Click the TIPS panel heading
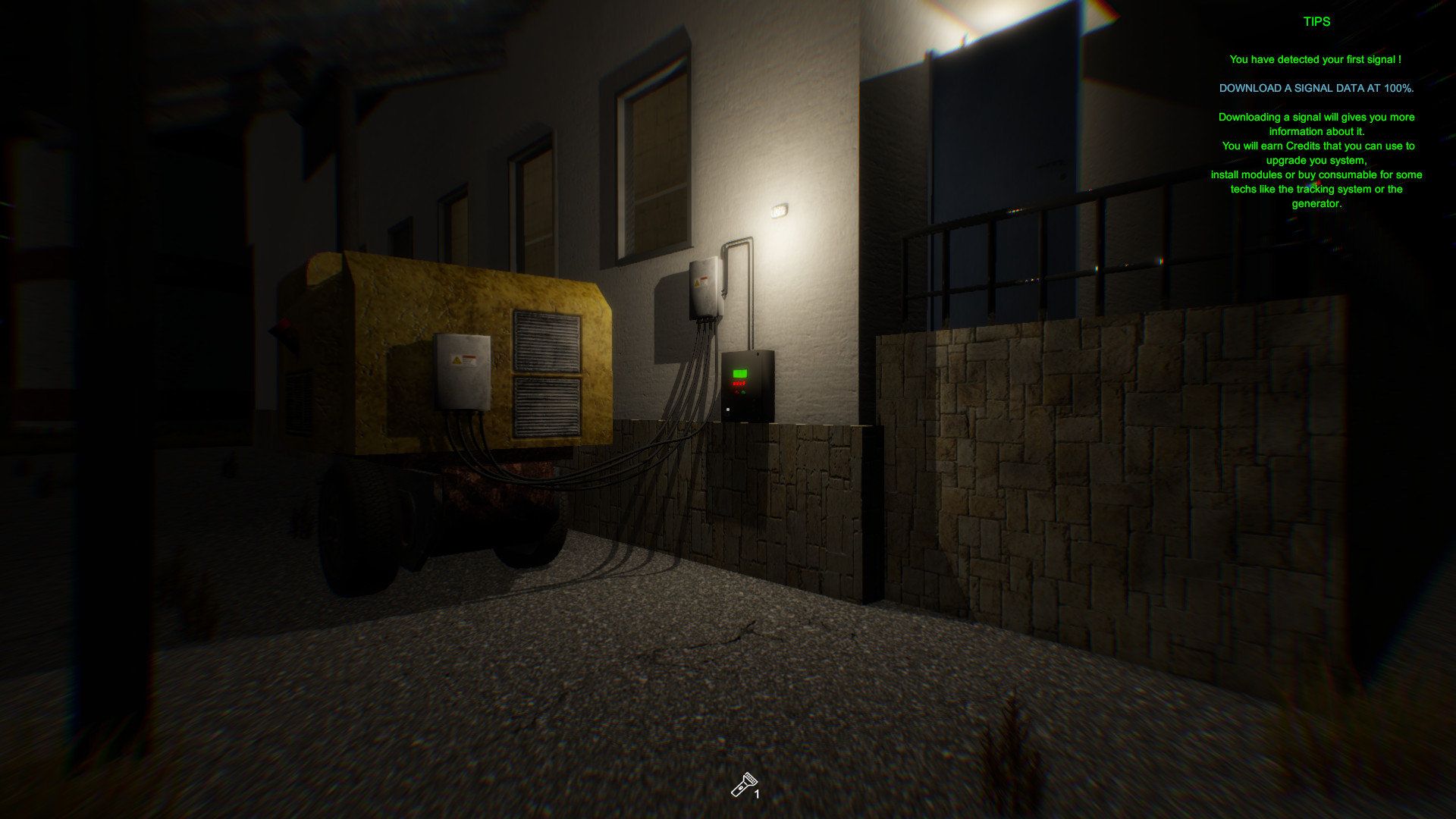1456x819 pixels. pyautogui.click(x=1316, y=22)
